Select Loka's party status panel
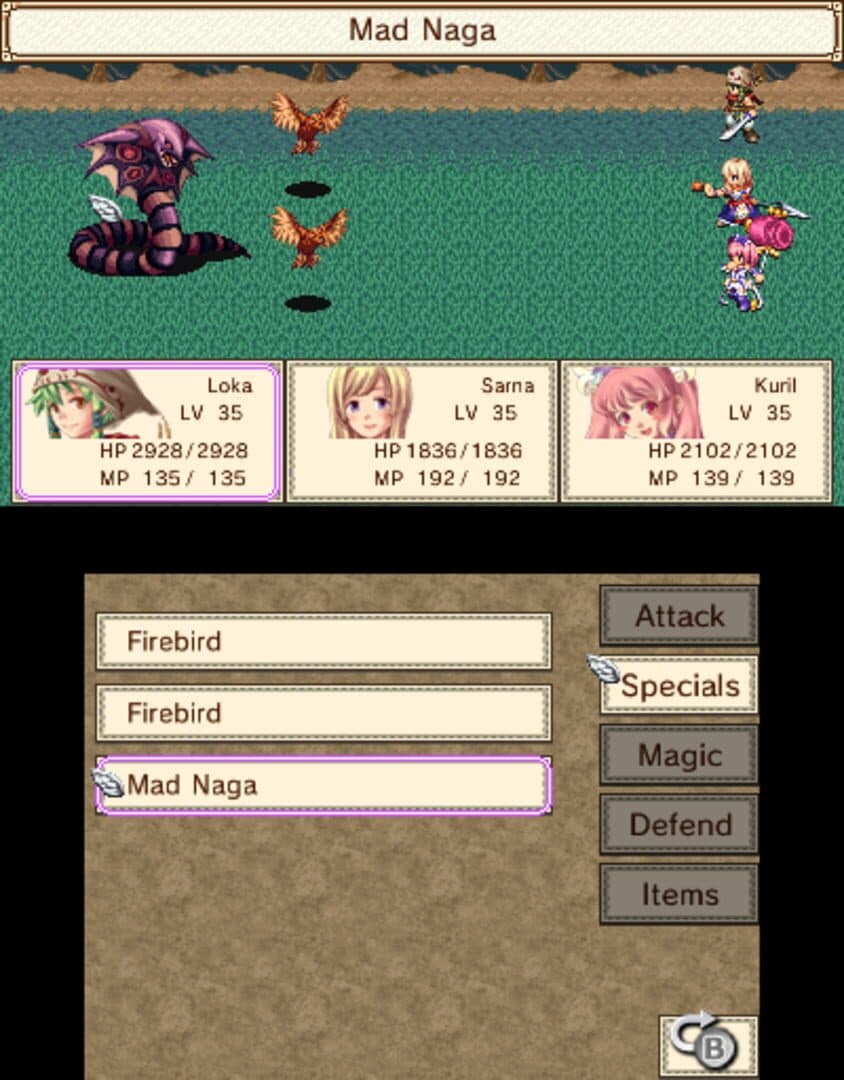The height and width of the screenshot is (1080, 844). coord(147,431)
